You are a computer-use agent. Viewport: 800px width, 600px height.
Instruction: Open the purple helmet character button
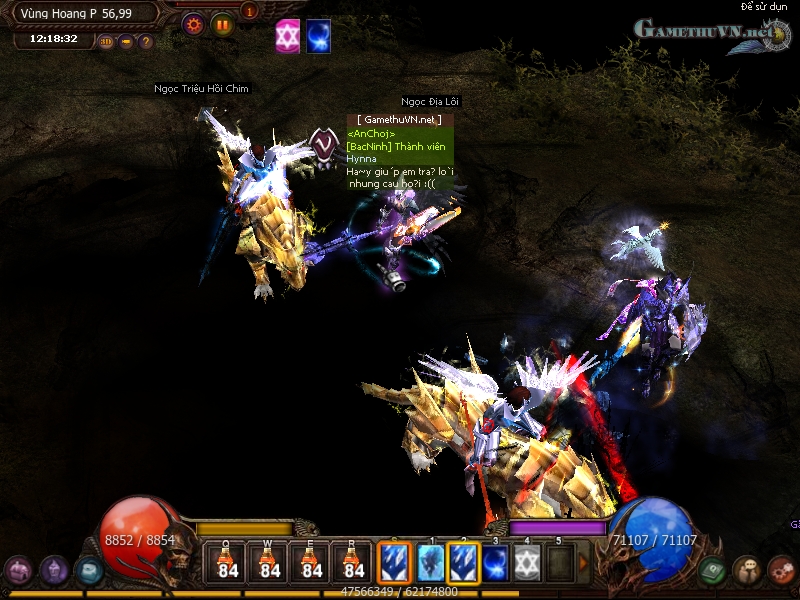(x=54, y=571)
